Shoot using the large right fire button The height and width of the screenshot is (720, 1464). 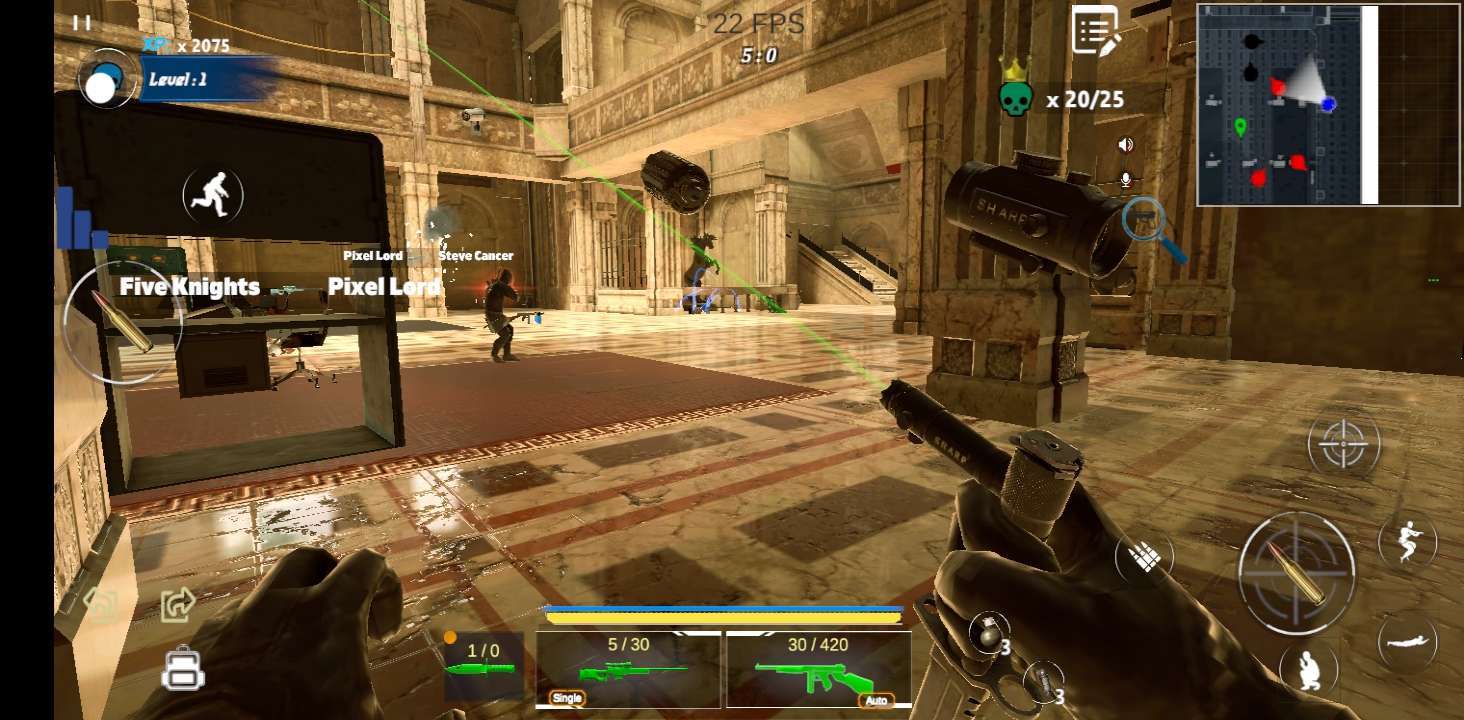(1296, 572)
